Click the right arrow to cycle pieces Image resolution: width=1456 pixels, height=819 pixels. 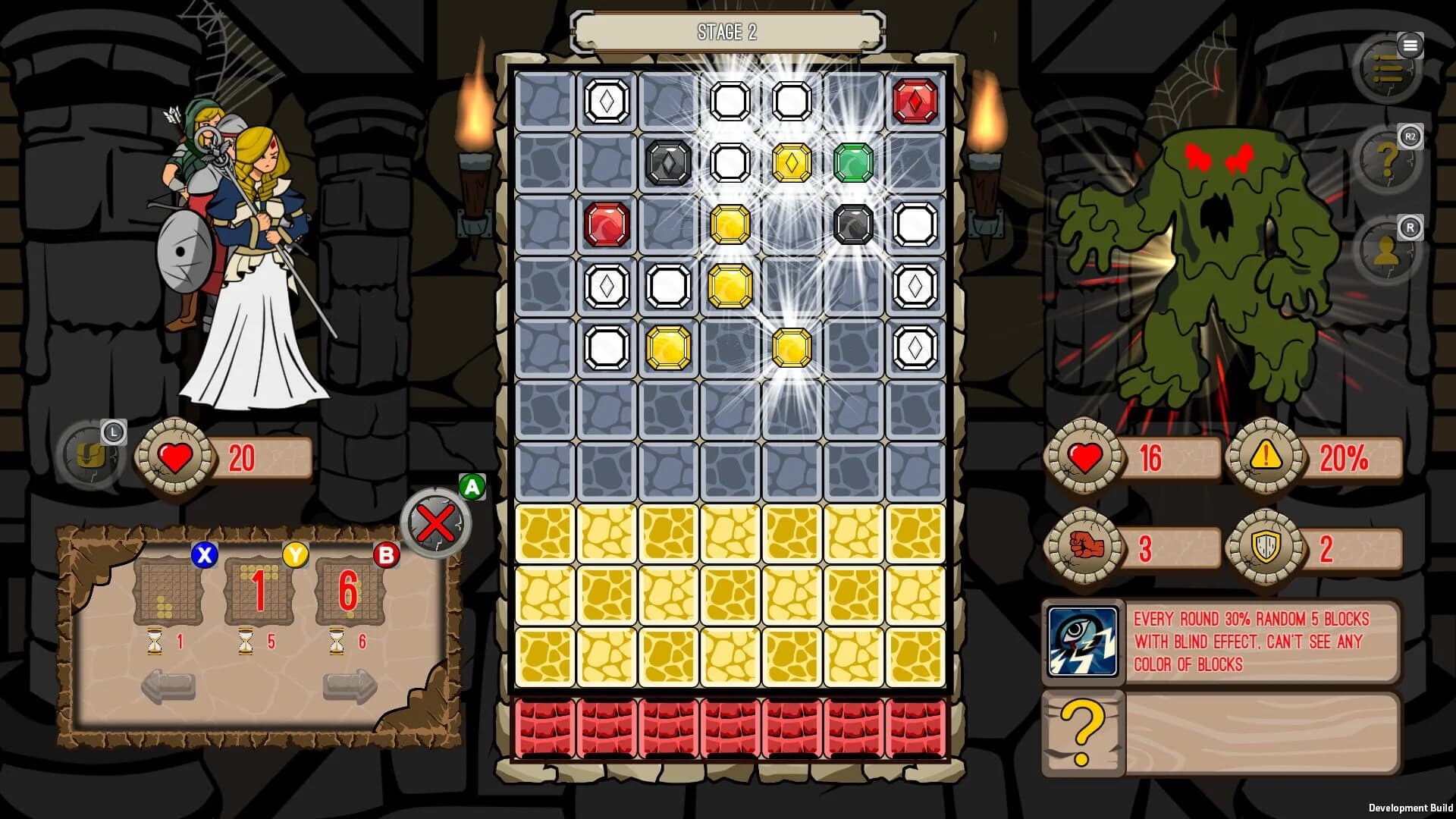[x=349, y=686]
